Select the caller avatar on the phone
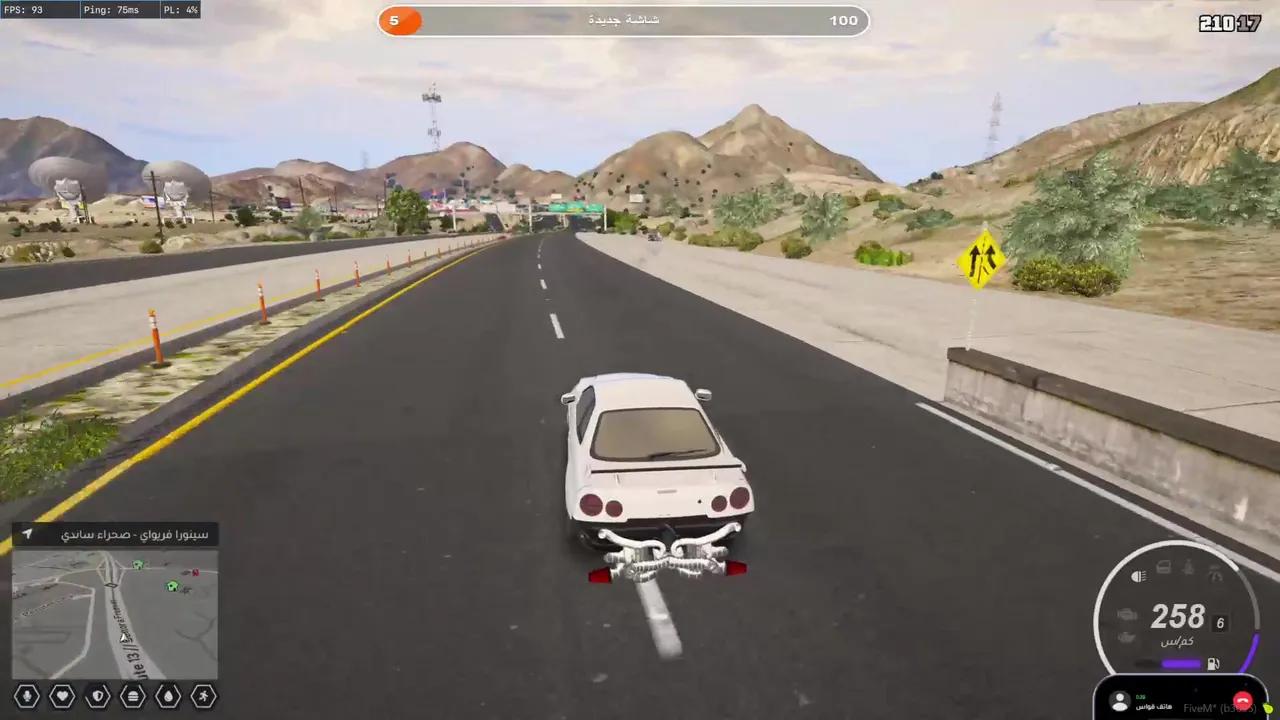 coord(1120,701)
